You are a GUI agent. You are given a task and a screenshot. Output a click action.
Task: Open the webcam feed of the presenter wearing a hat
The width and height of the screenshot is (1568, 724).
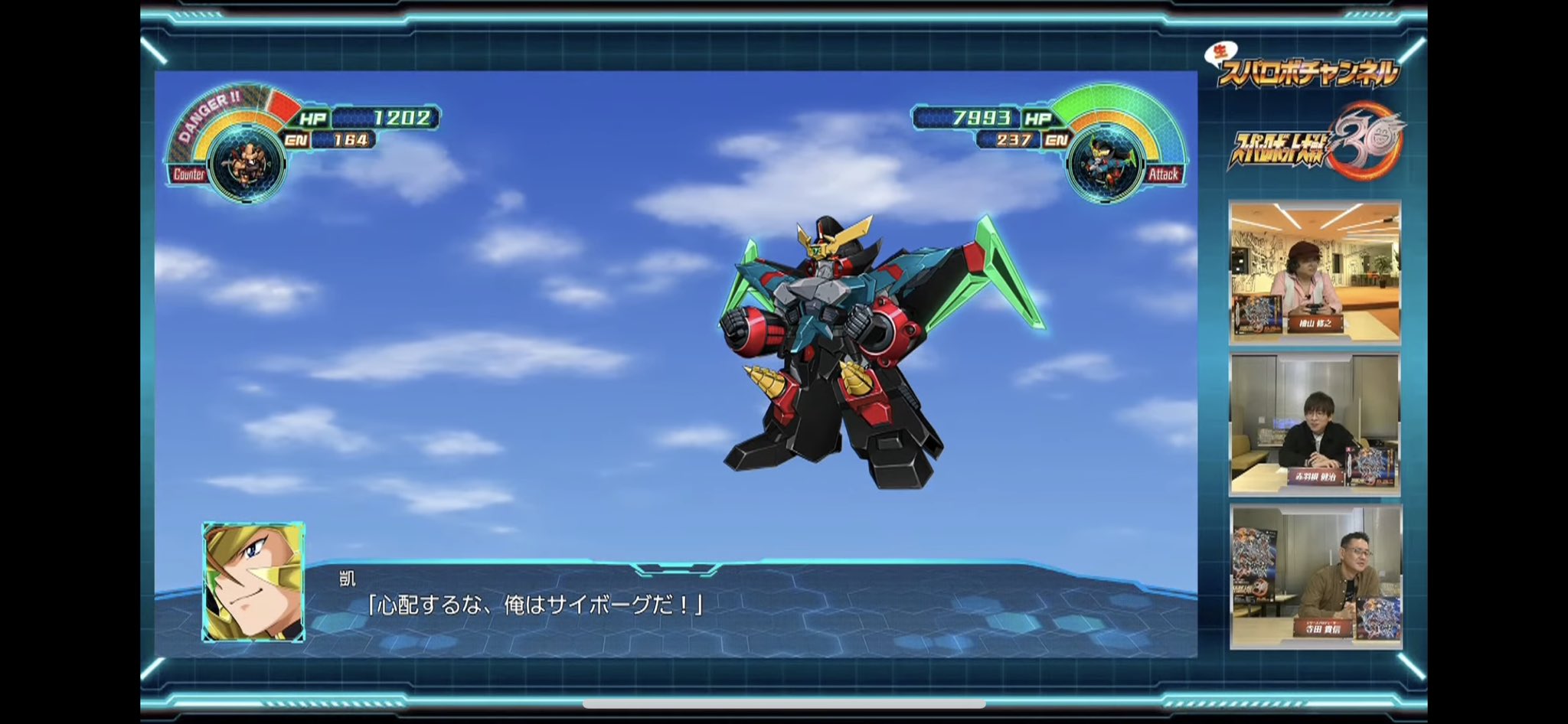coord(1315,272)
